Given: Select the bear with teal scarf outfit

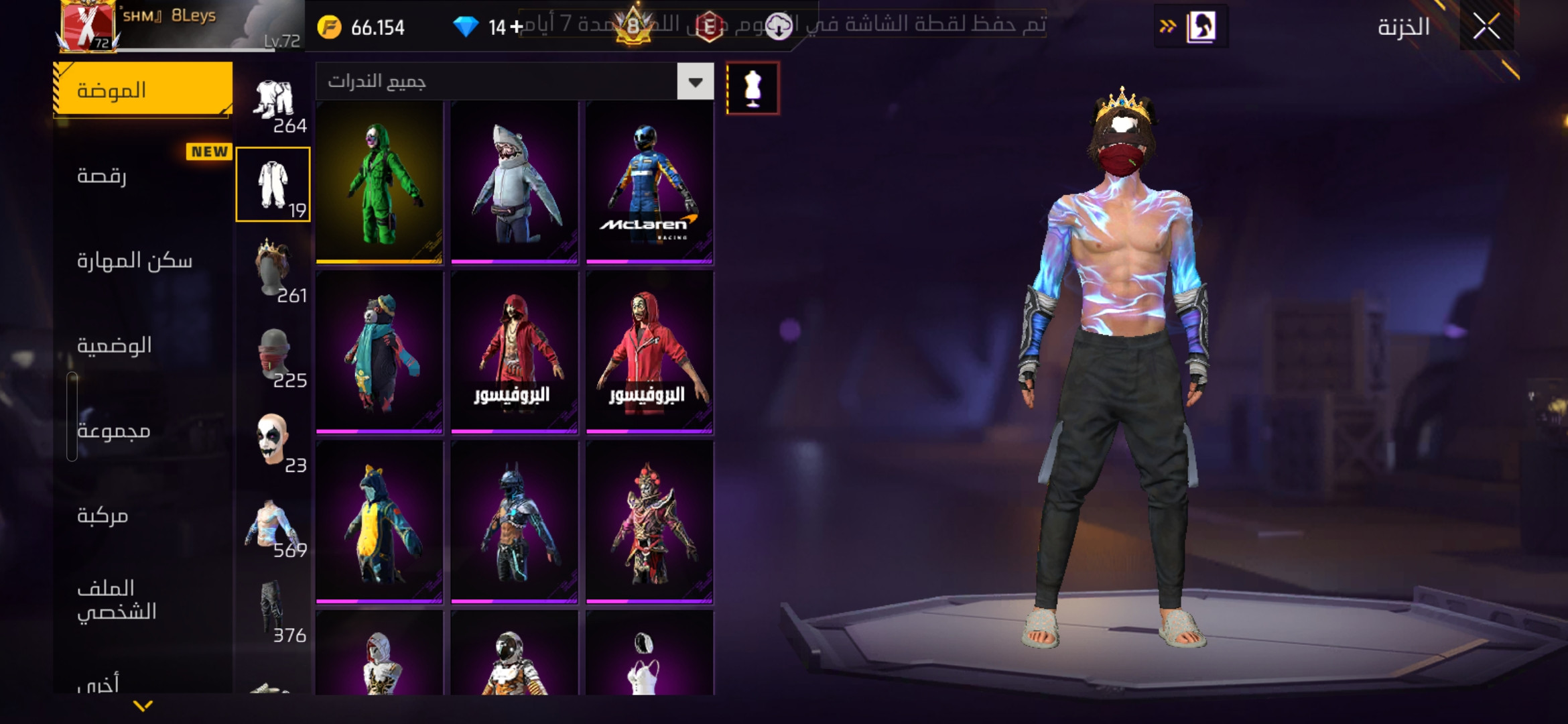Looking at the screenshot, I should click(x=379, y=353).
